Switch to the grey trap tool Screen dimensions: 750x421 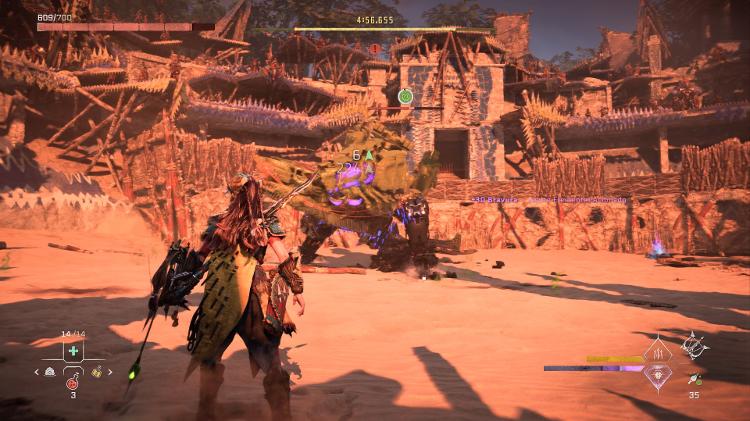tap(51, 372)
